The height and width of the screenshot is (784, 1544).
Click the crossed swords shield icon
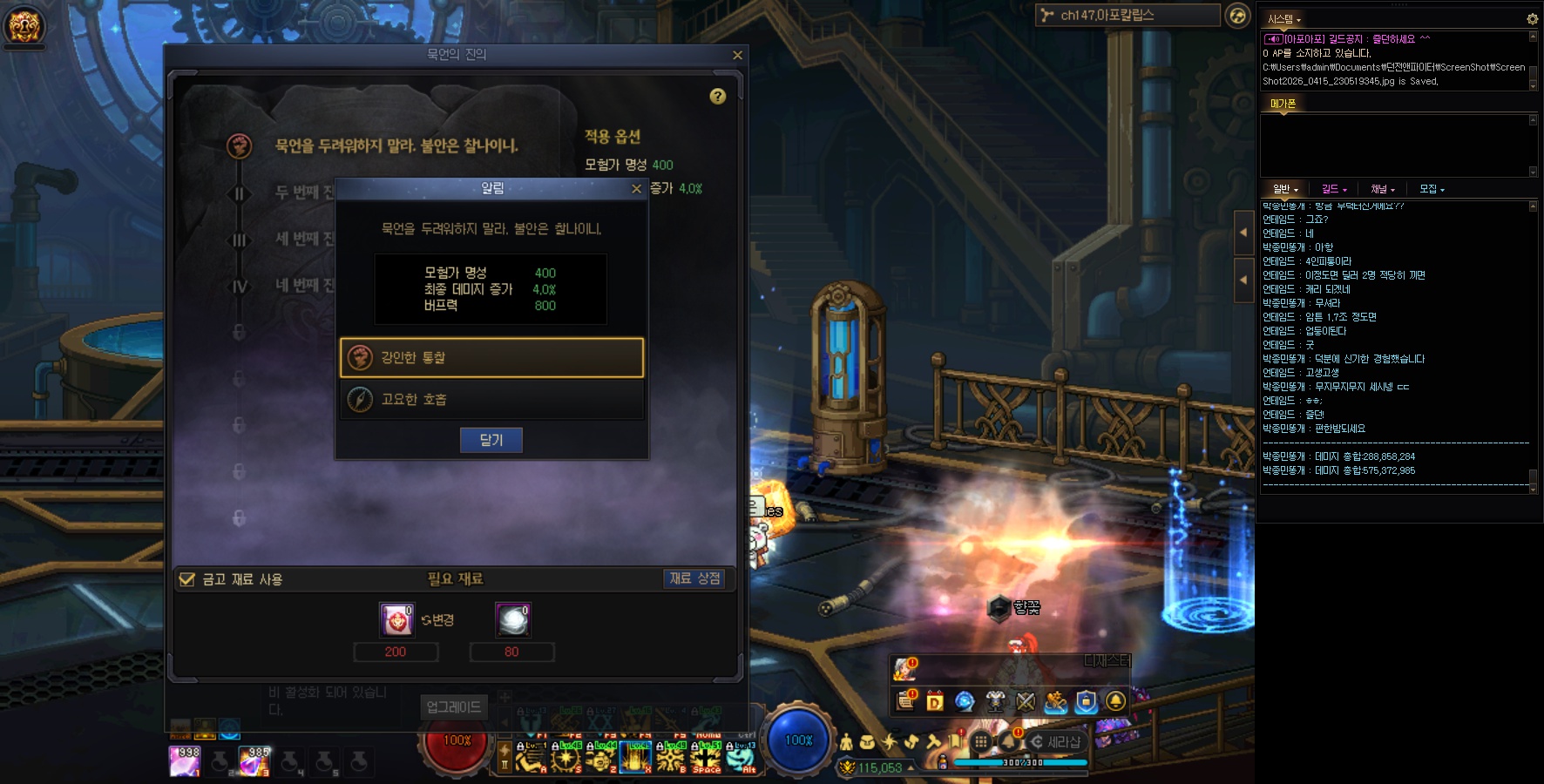pyautogui.click(x=1026, y=701)
